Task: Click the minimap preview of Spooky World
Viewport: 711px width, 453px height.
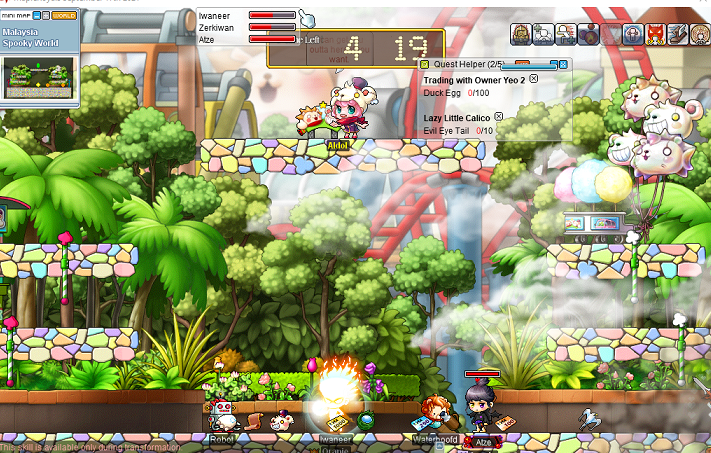Action: [38, 77]
